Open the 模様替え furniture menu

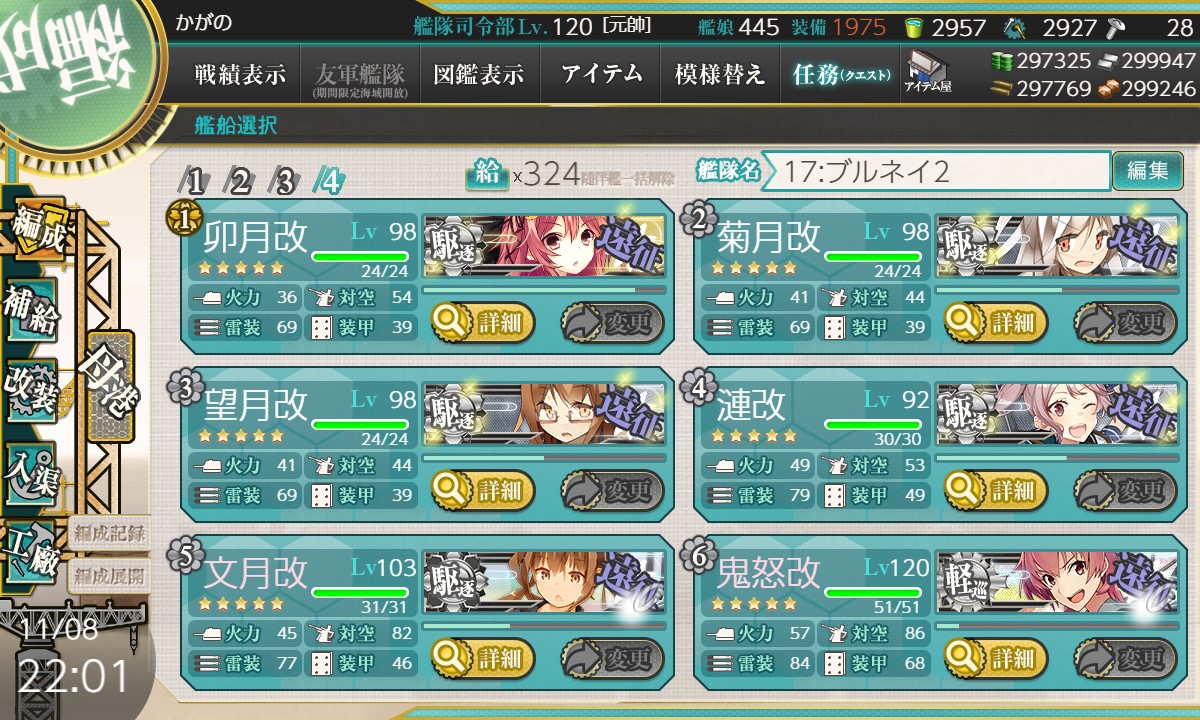click(x=719, y=75)
